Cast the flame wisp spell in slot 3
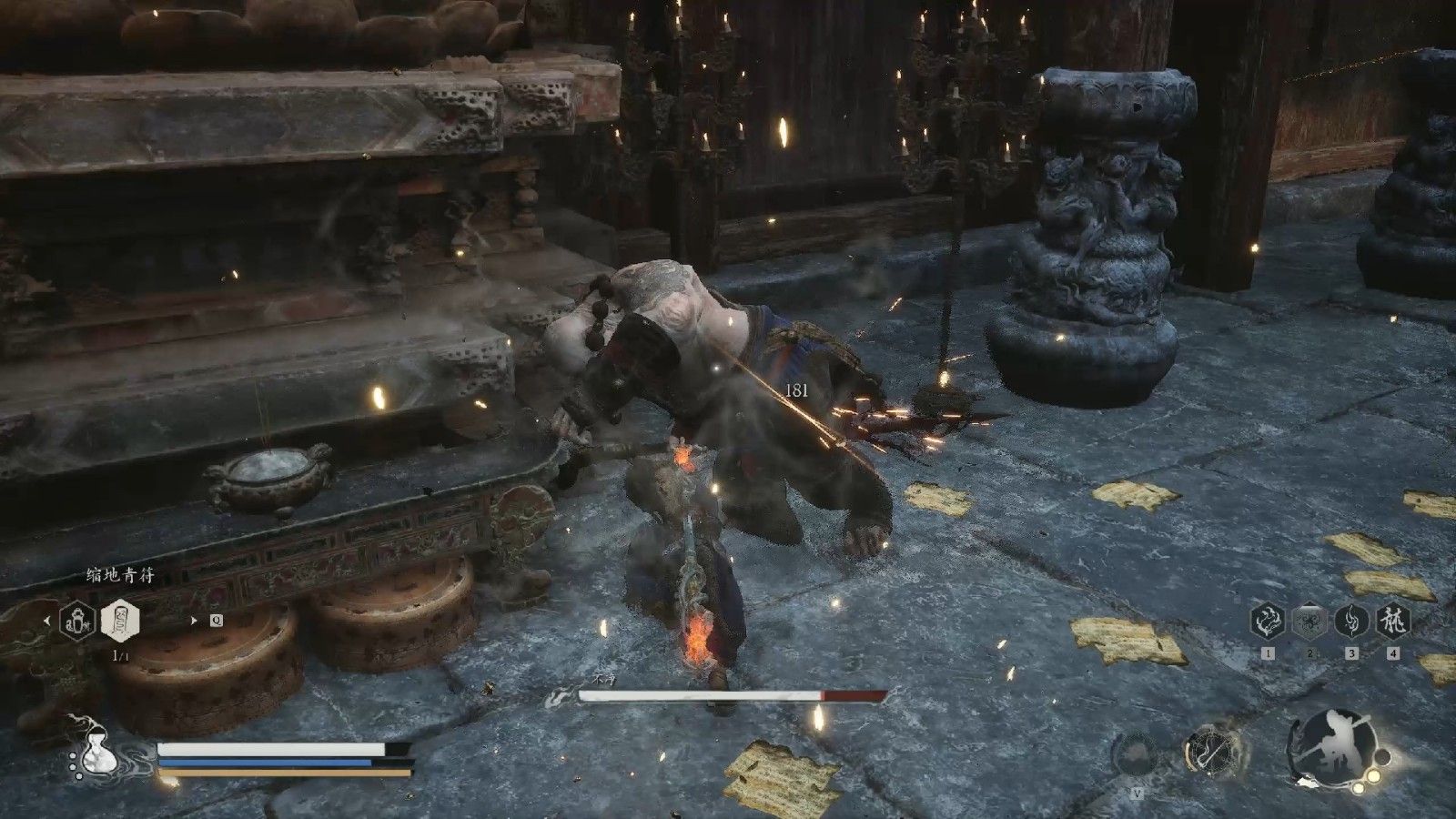Screen dimensions: 1456x819 pos(1351,622)
